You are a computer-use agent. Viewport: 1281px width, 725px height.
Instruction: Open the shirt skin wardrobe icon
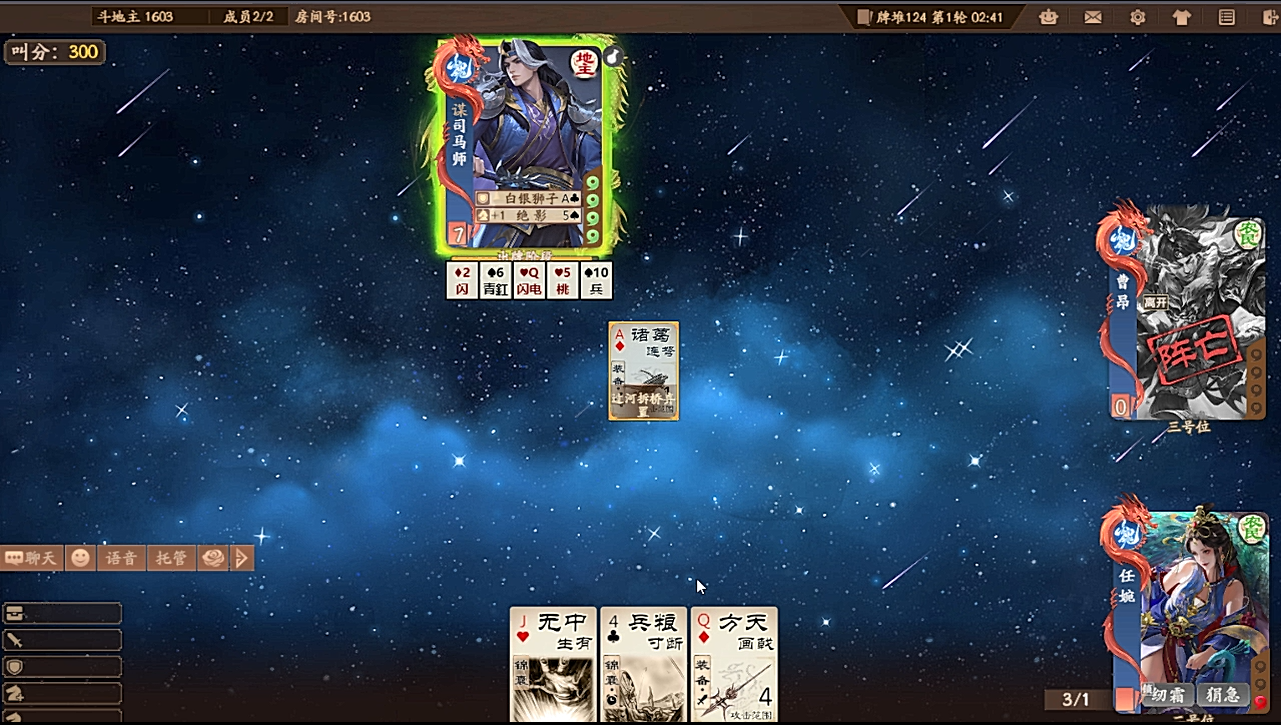click(x=1182, y=17)
